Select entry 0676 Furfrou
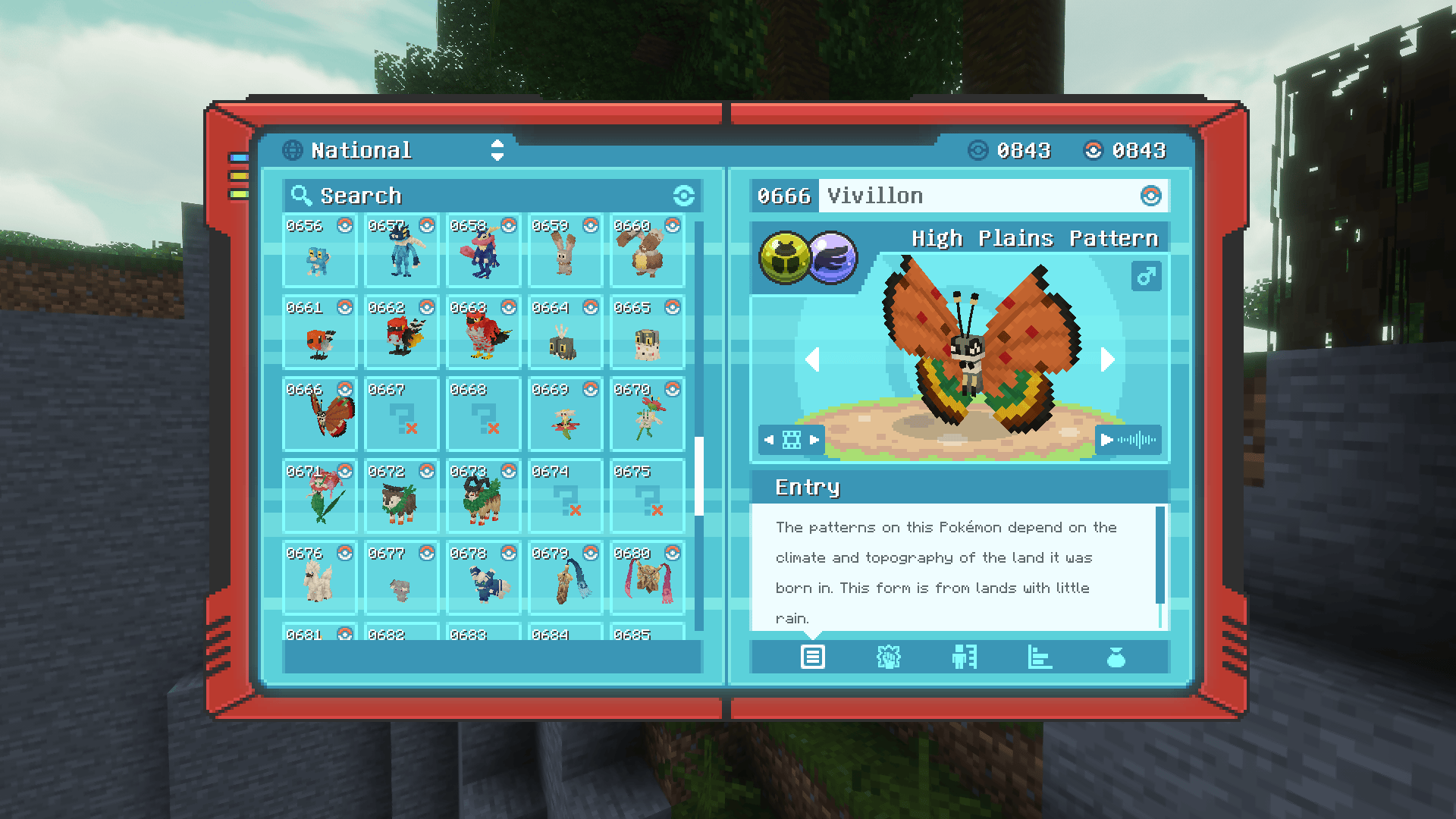 [319, 579]
